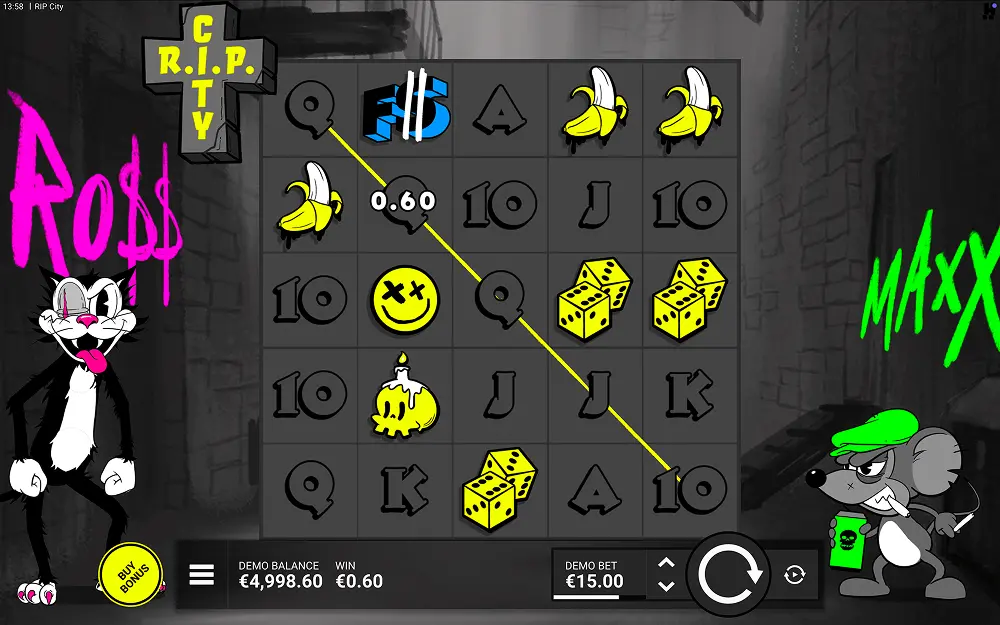Increase the demo bet with the up arrow
The height and width of the screenshot is (625, 1000).
[667, 564]
